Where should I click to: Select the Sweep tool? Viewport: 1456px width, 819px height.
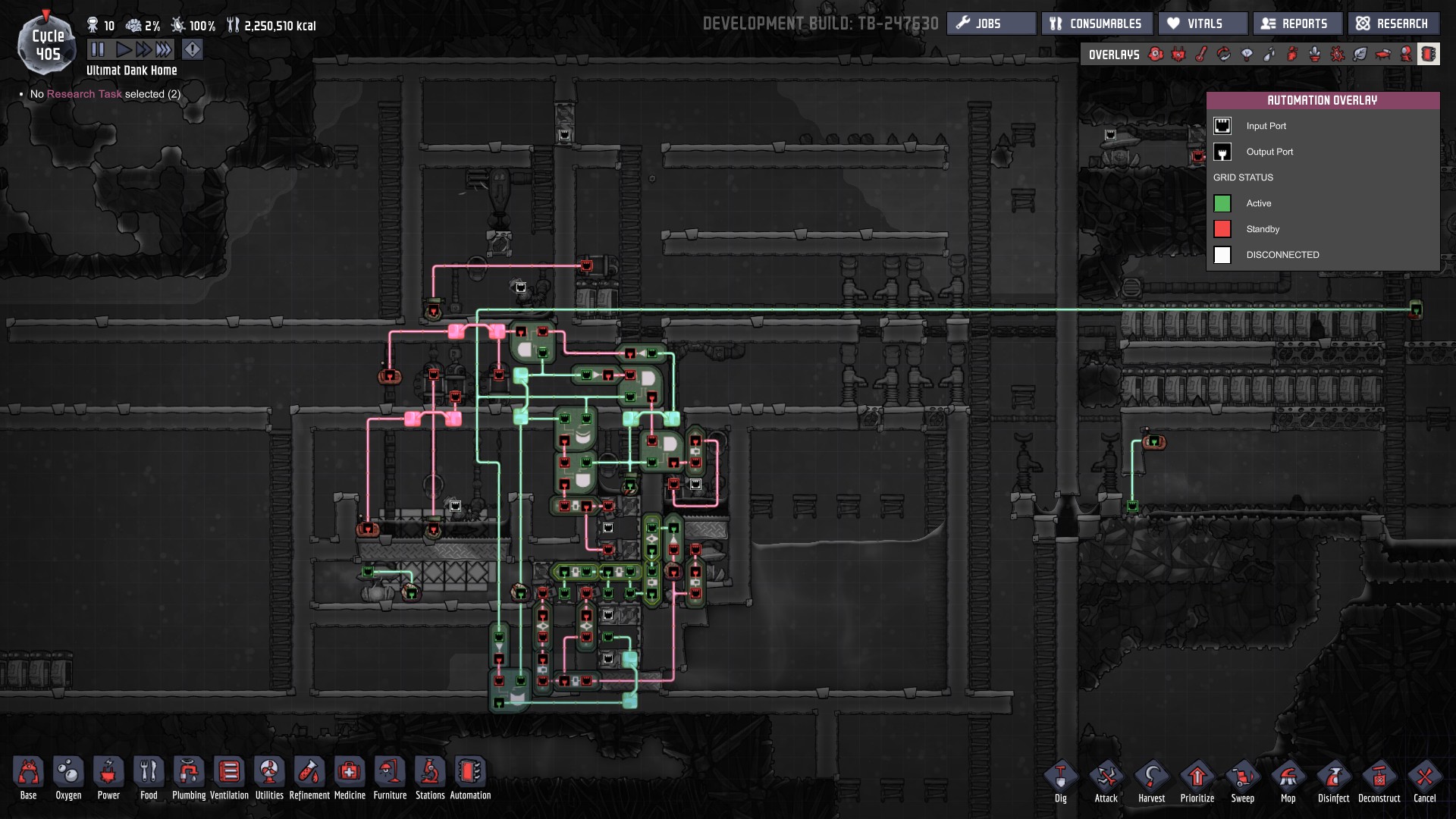point(1243,779)
